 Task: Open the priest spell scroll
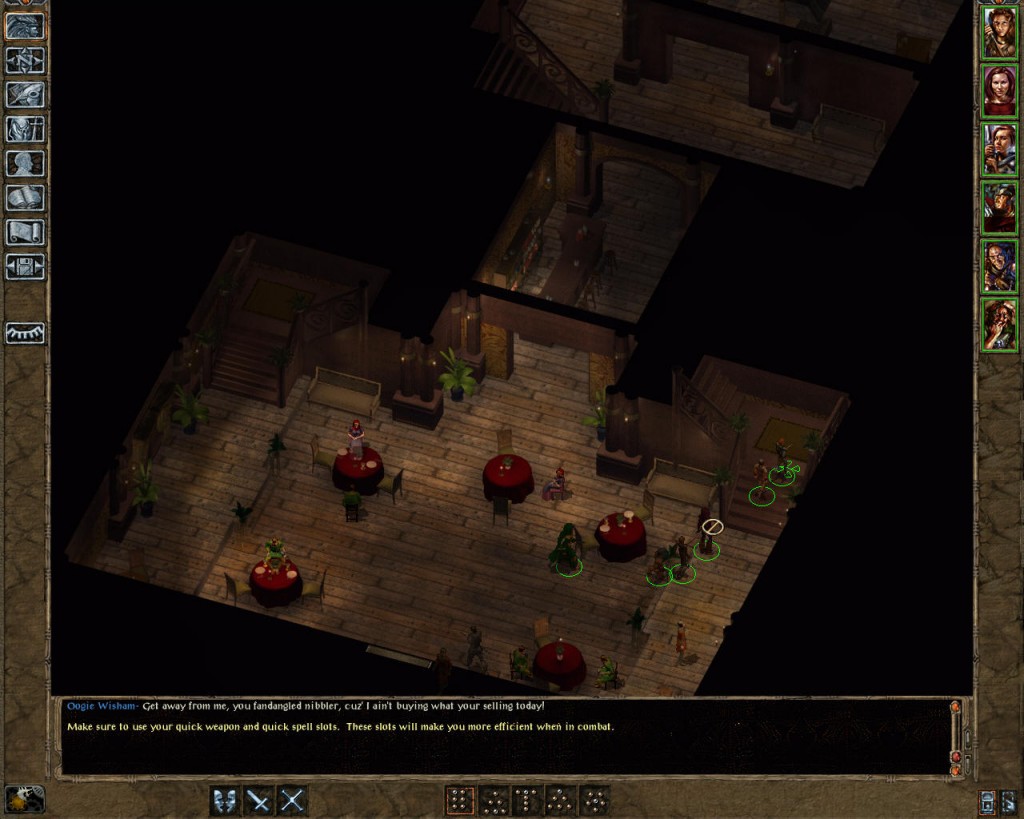(25, 232)
